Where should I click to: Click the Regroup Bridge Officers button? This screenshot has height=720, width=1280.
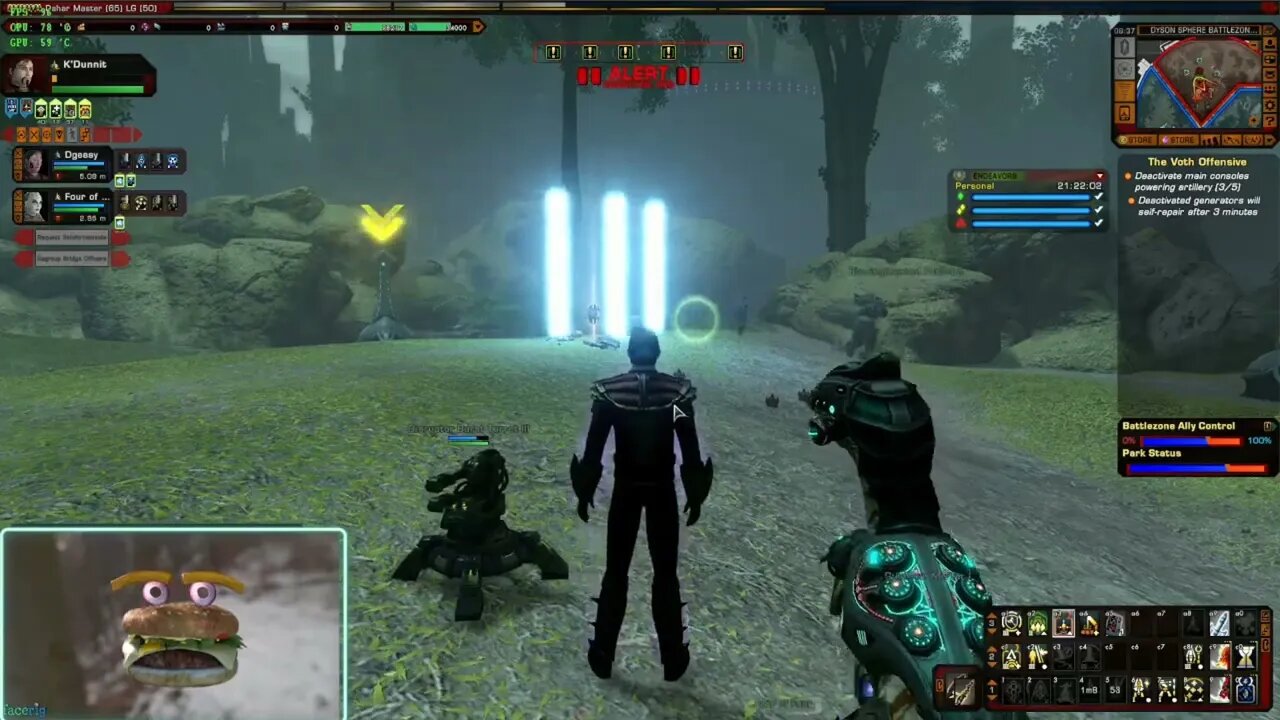point(72,257)
